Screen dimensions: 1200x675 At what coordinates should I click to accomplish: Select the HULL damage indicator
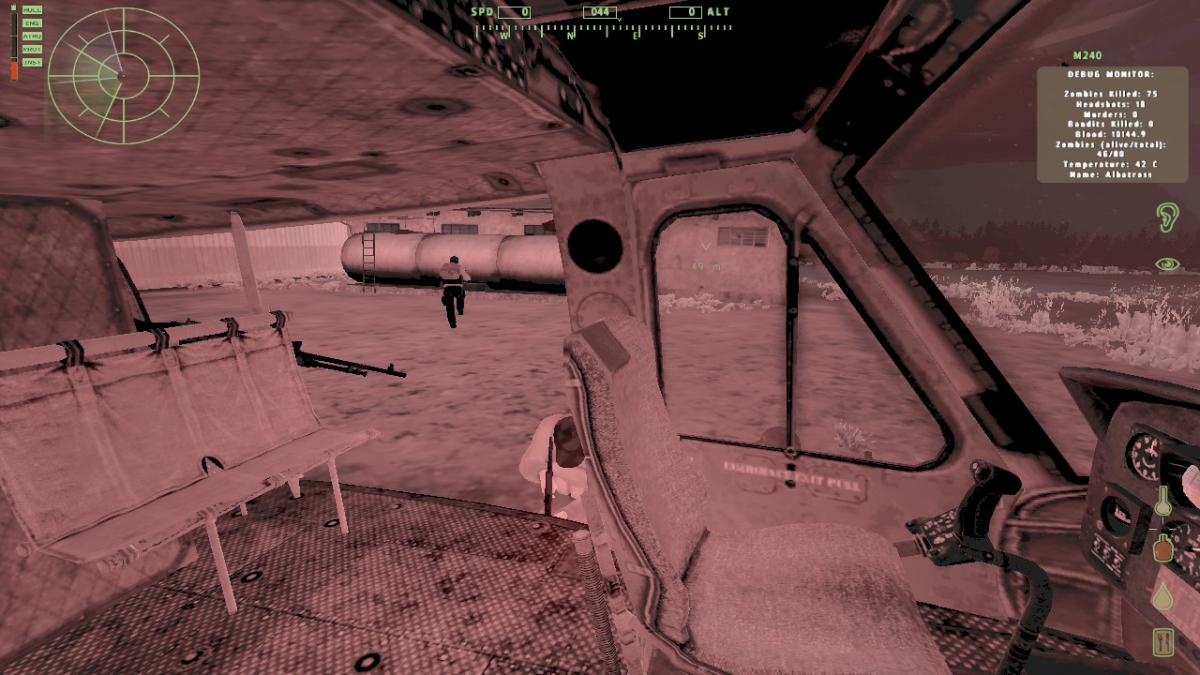pos(32,11)
